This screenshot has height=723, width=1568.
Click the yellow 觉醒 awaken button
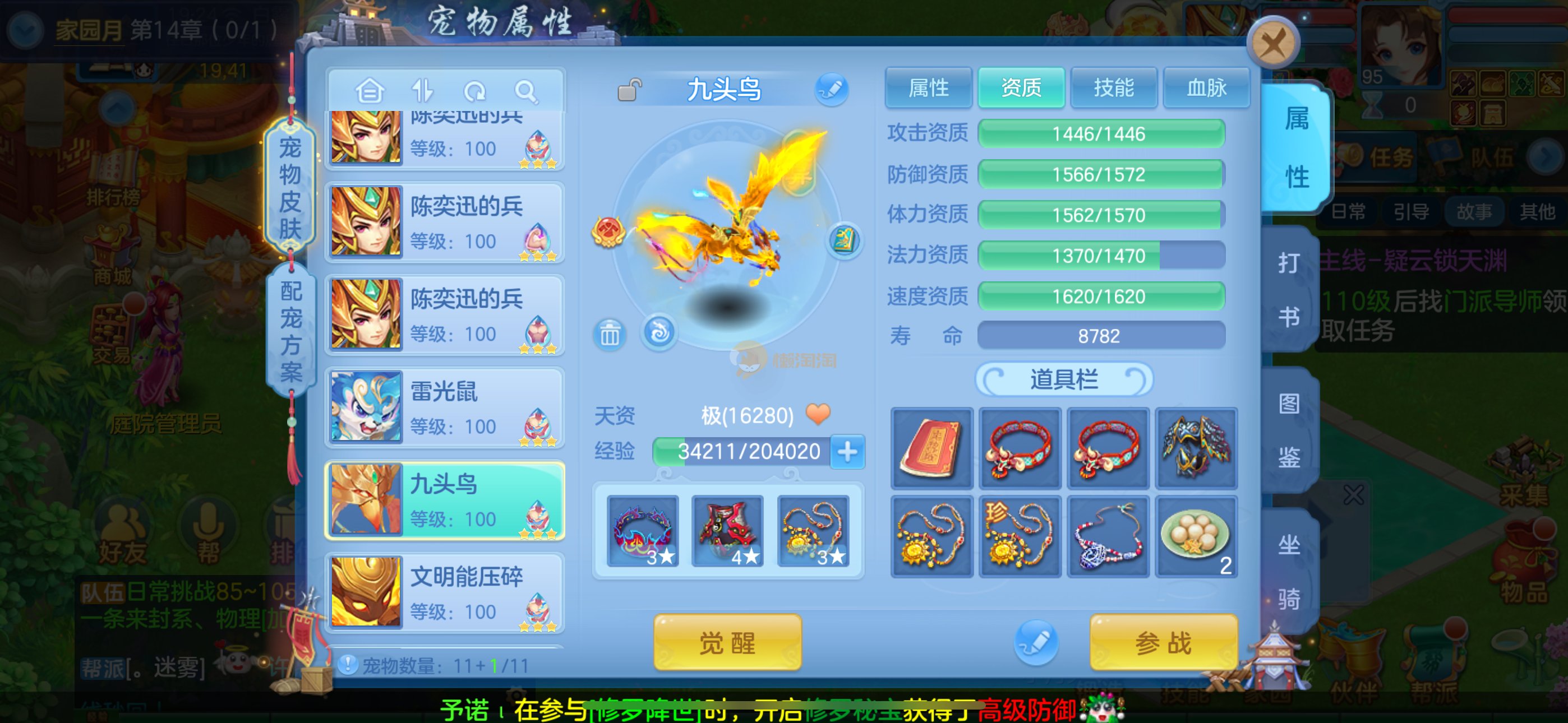pos(727,643)
